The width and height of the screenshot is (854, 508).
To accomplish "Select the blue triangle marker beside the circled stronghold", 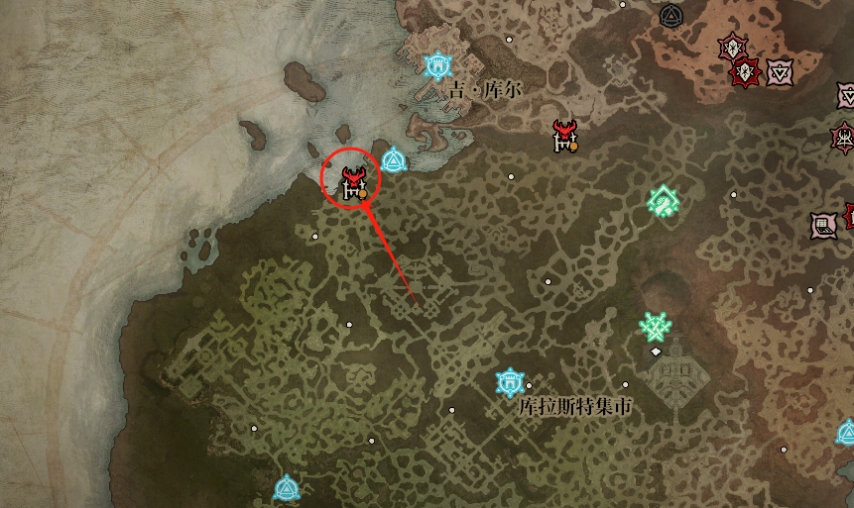I will (x=393, y=159).
